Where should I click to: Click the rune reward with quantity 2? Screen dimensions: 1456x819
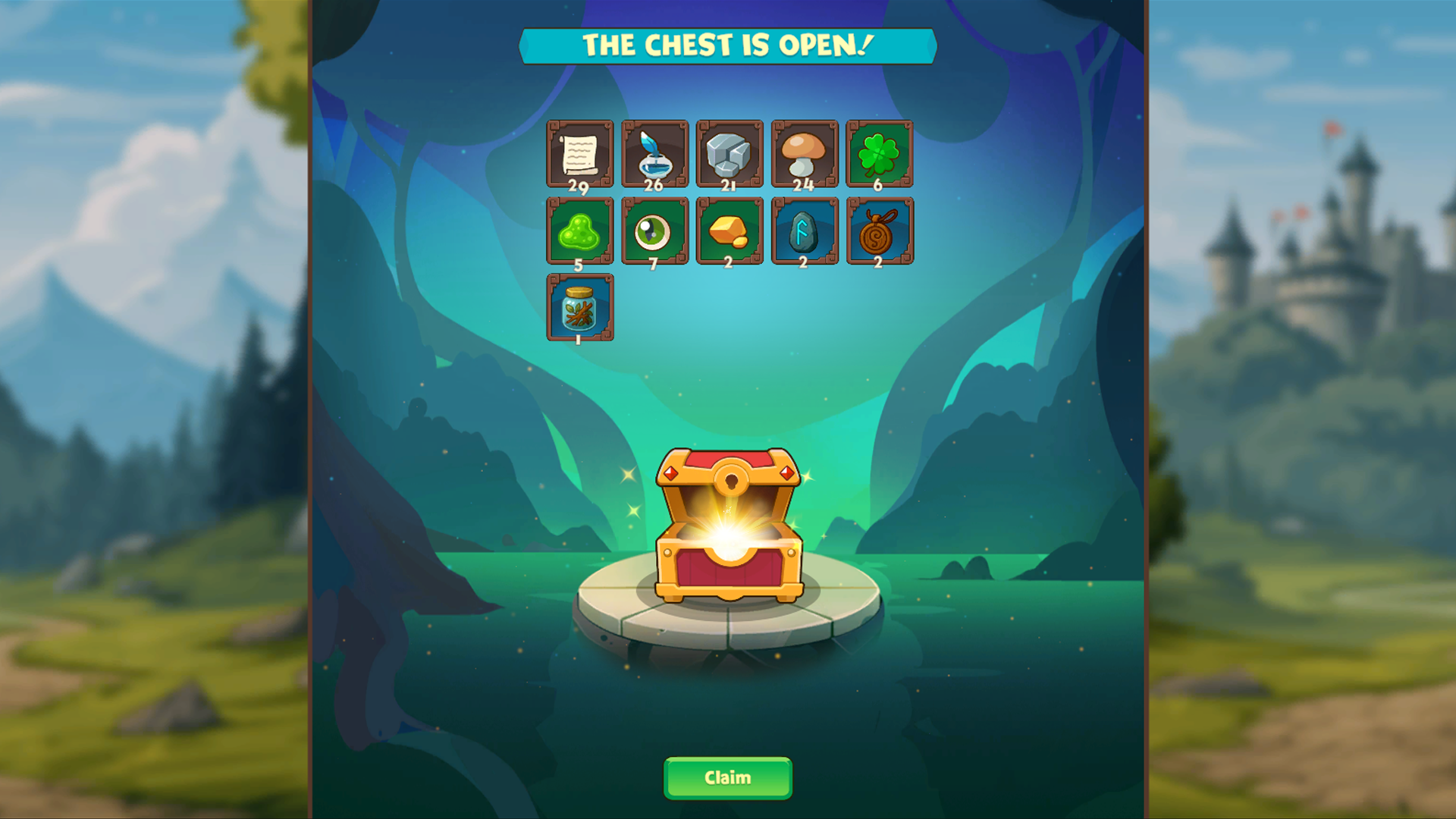coord(804,231)
